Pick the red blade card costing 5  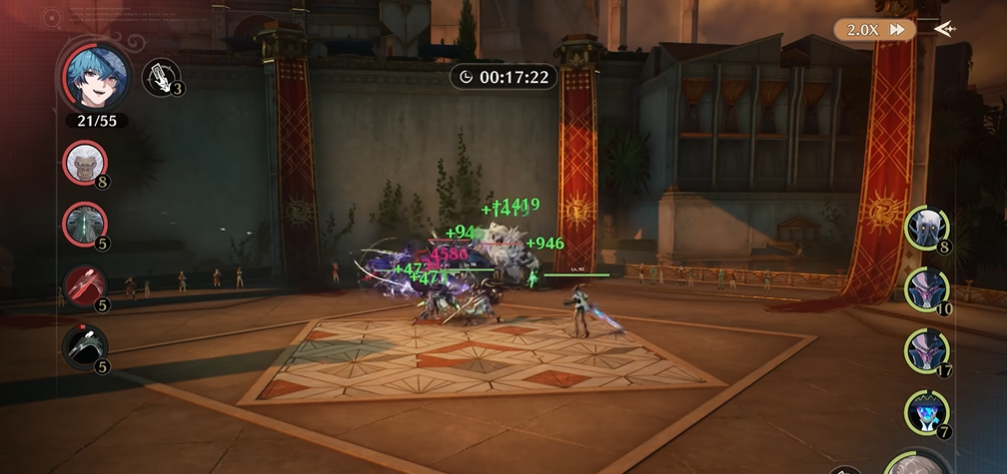click(x=84, y=286)
